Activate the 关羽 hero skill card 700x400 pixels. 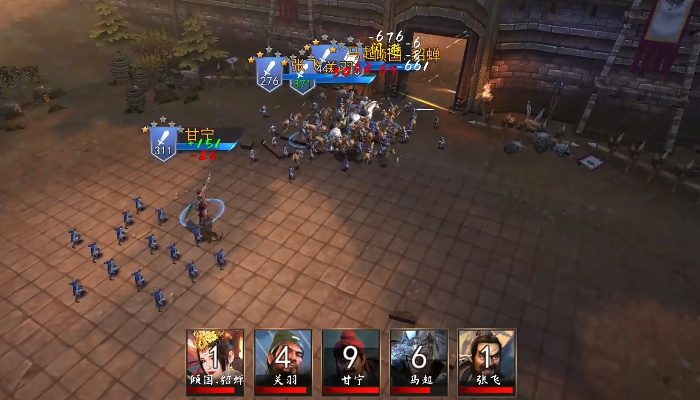tap(282, 358)
